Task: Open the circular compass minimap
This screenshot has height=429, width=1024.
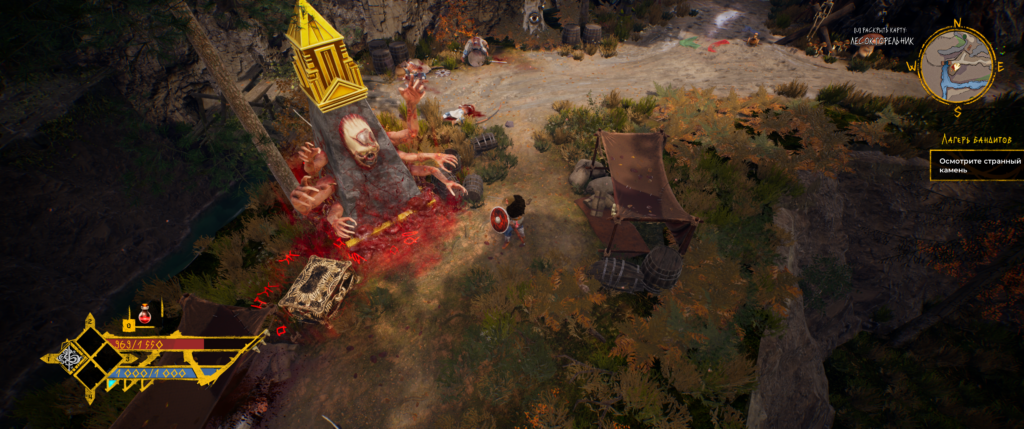Action: pos(957,64)
